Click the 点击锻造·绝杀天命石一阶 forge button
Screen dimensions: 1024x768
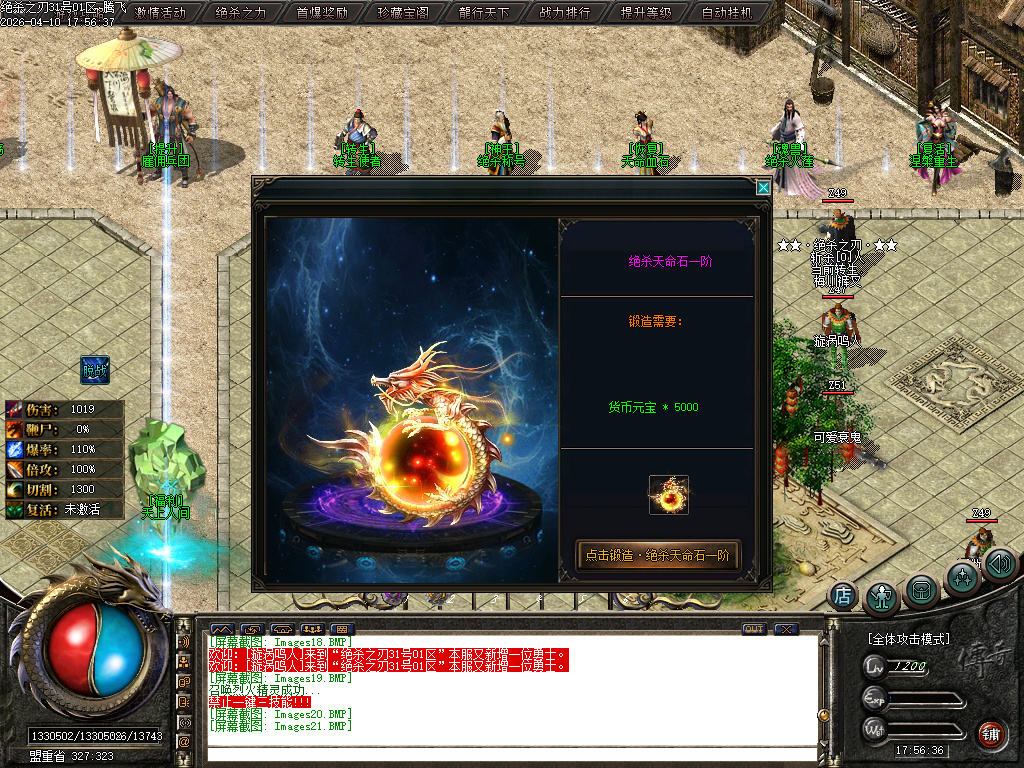658,555
